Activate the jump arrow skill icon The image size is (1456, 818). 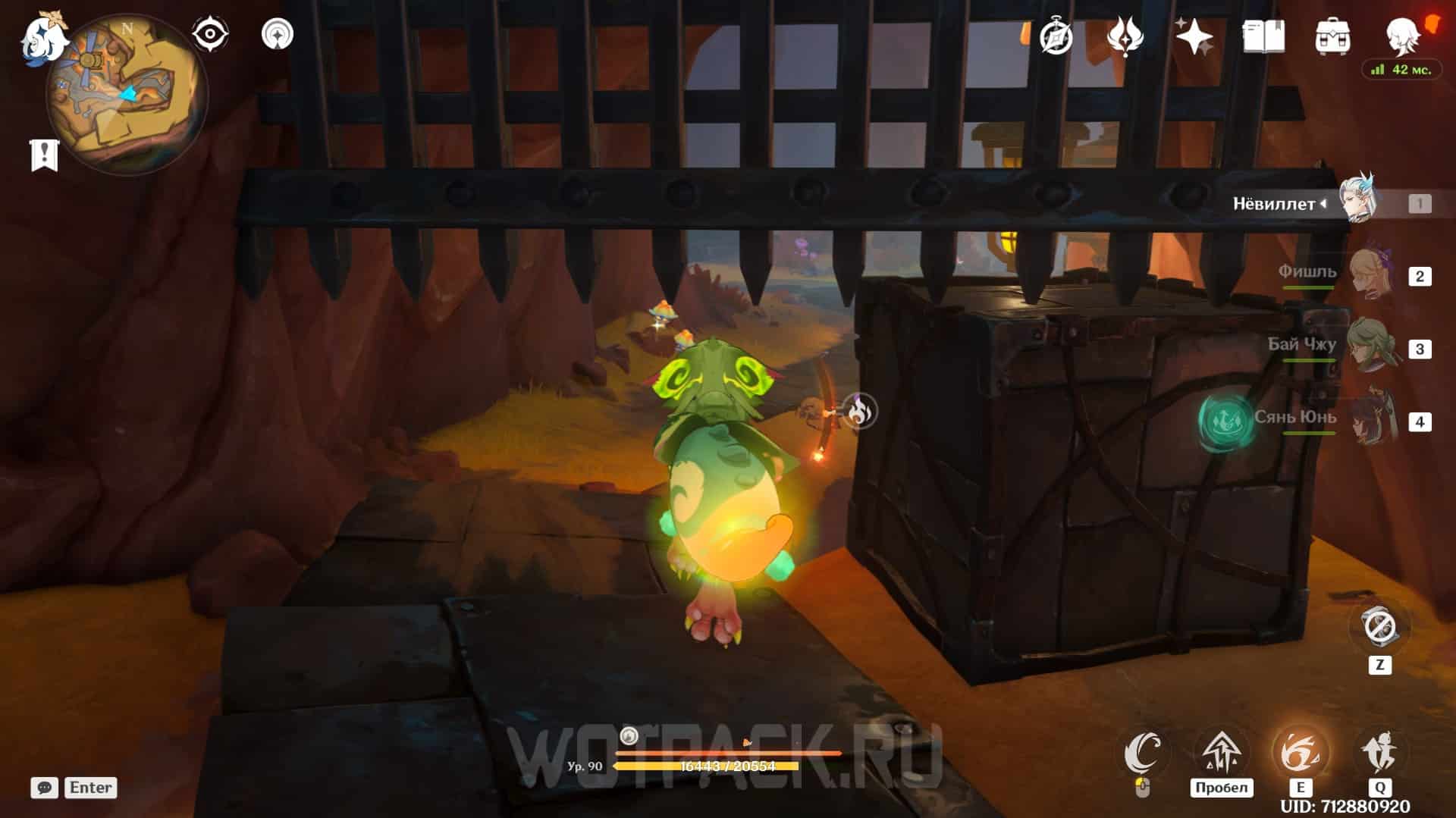(1221, 753)
